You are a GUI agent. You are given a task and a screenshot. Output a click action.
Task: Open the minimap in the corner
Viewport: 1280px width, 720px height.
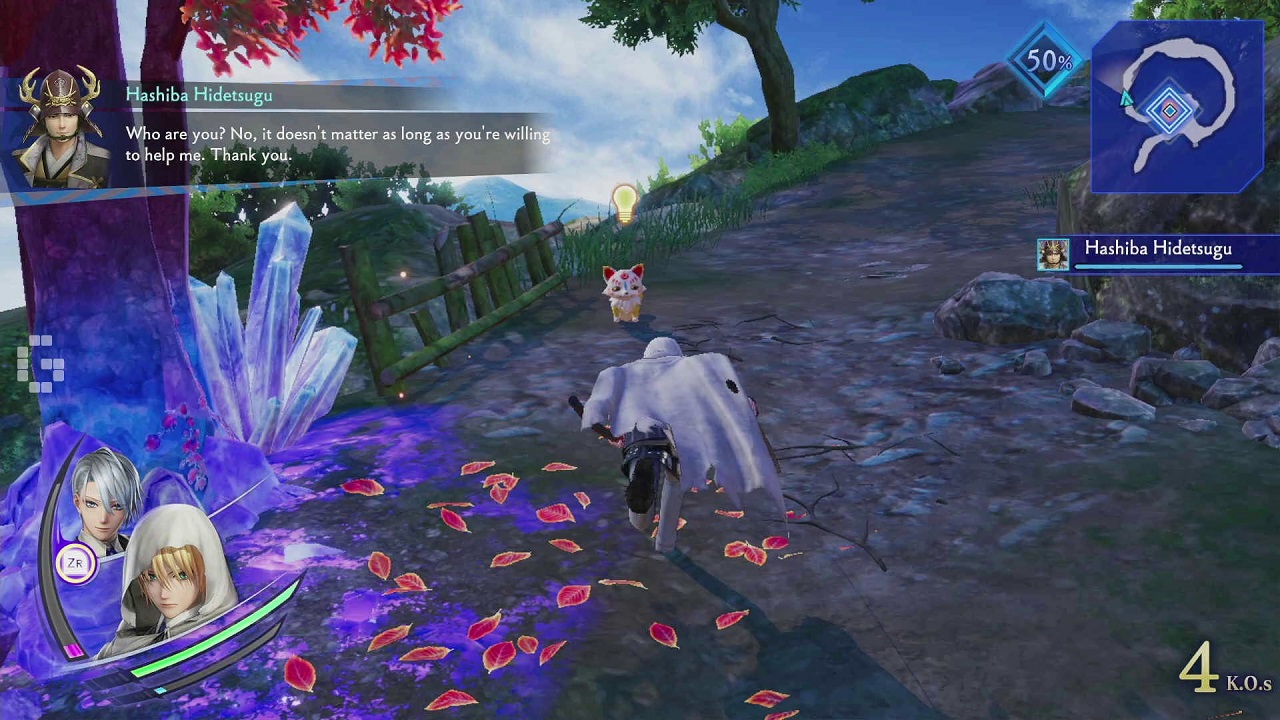(1176, 106)
